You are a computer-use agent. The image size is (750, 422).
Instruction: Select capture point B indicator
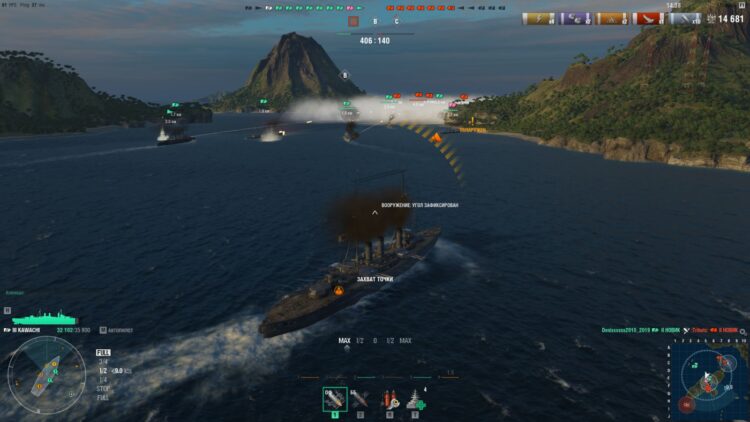(375, 21)
